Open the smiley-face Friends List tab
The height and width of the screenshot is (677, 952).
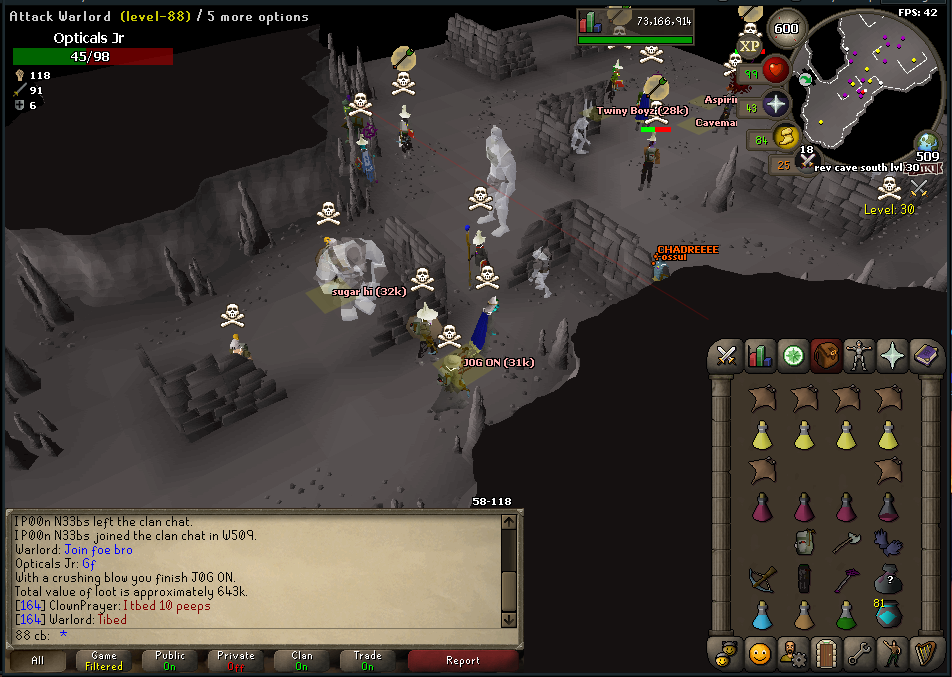(x=759, y=654)
